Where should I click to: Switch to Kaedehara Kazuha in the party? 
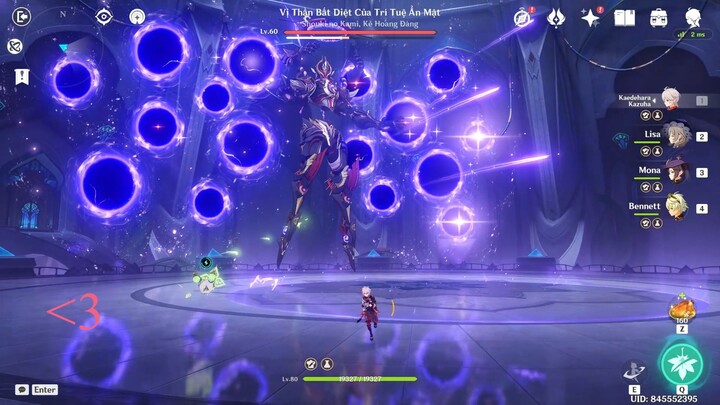[669, 99]
